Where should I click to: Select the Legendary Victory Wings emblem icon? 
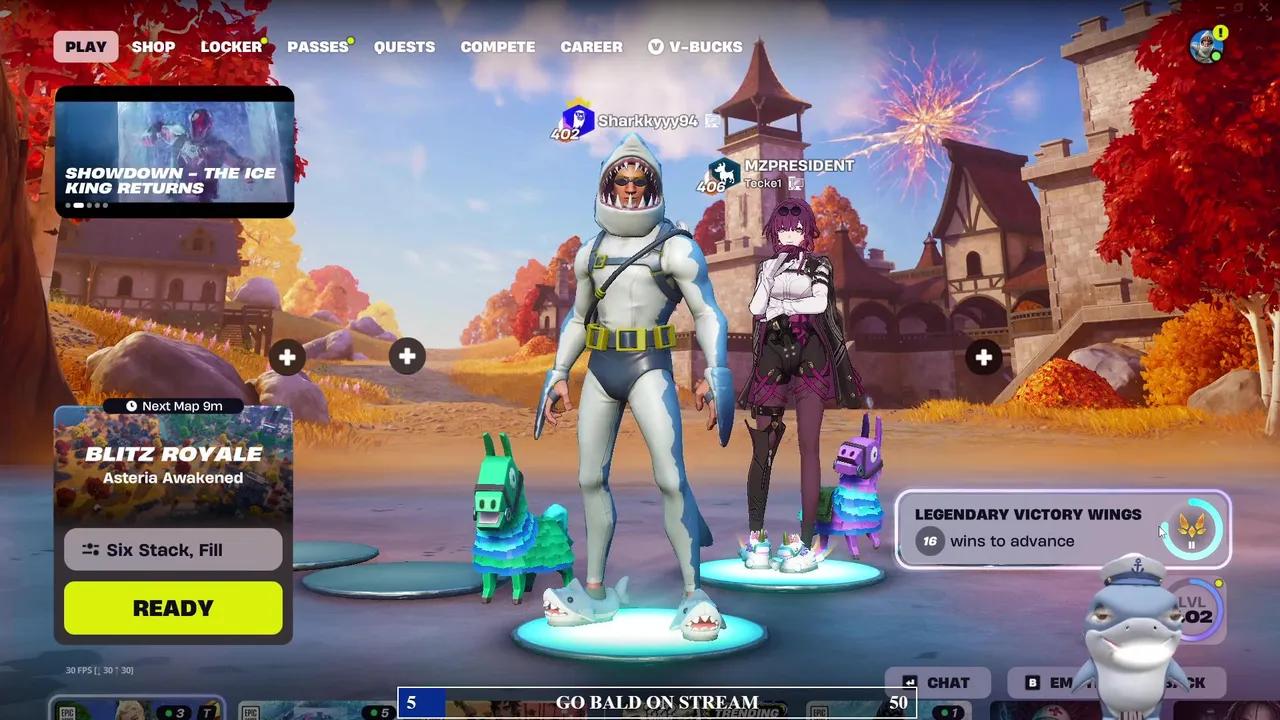[x=1192, y=525]
